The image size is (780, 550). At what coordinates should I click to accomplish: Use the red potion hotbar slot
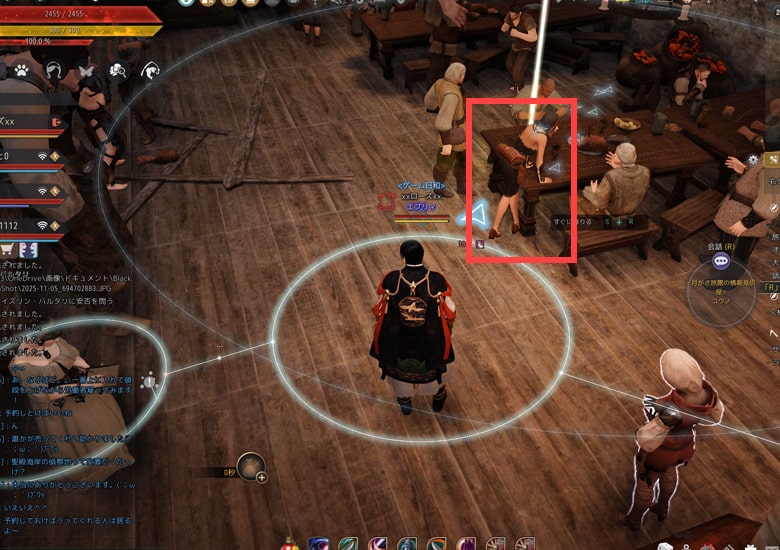pyautogui.click(x=290, y=544)
